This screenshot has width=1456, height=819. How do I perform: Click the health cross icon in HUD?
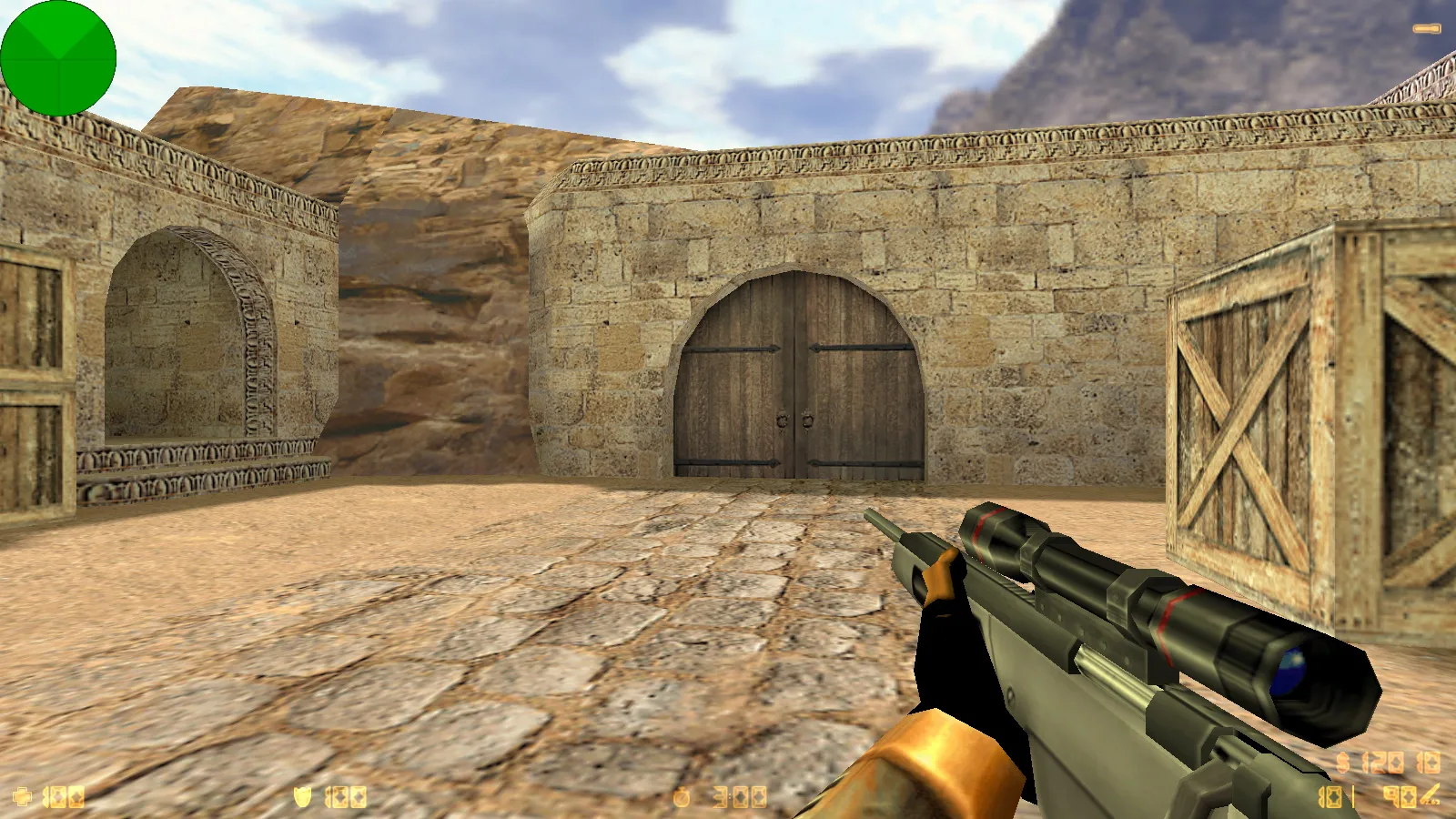23,797
